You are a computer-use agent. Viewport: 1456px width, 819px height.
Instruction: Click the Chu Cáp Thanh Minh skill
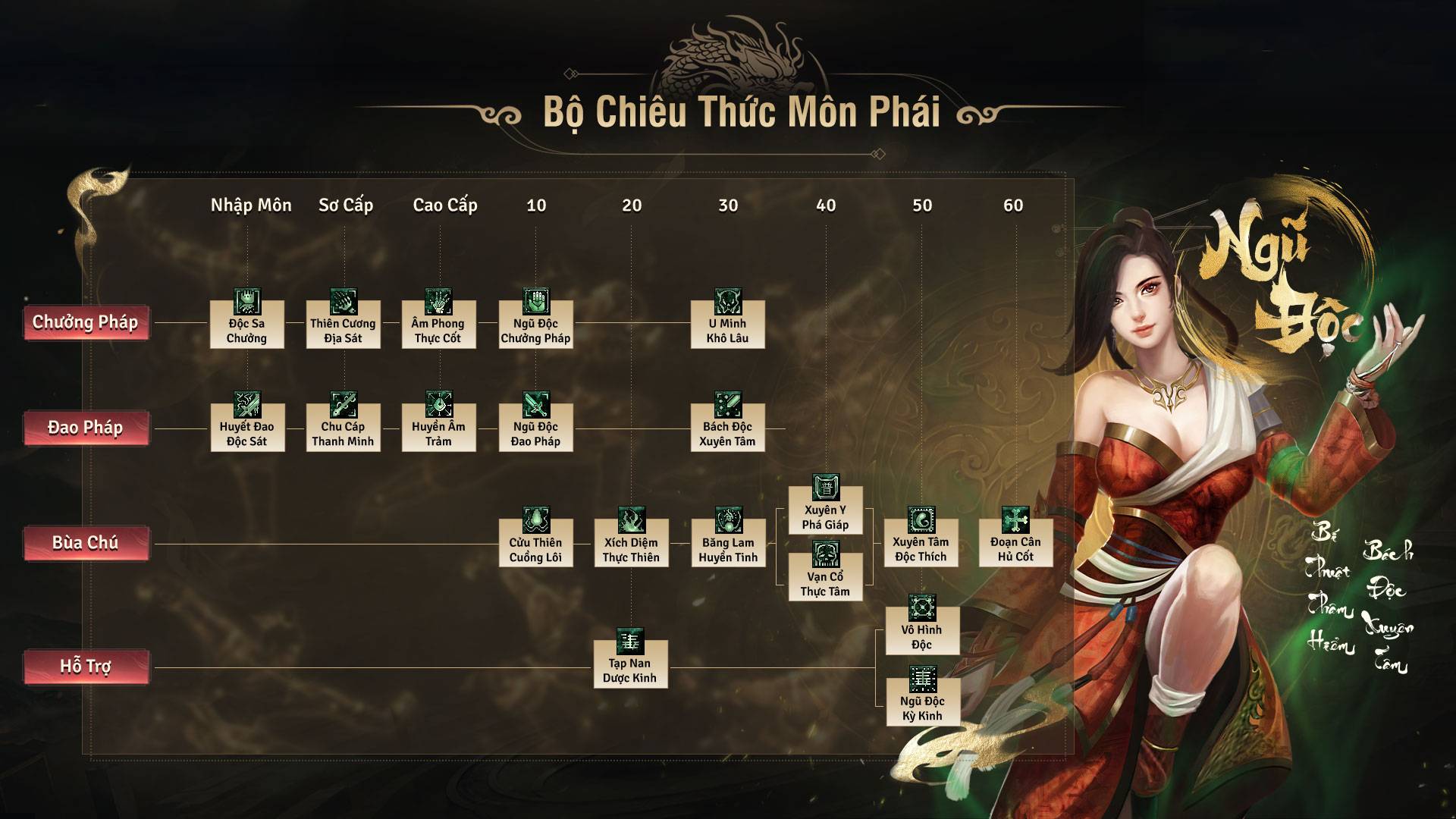point(343,426)
